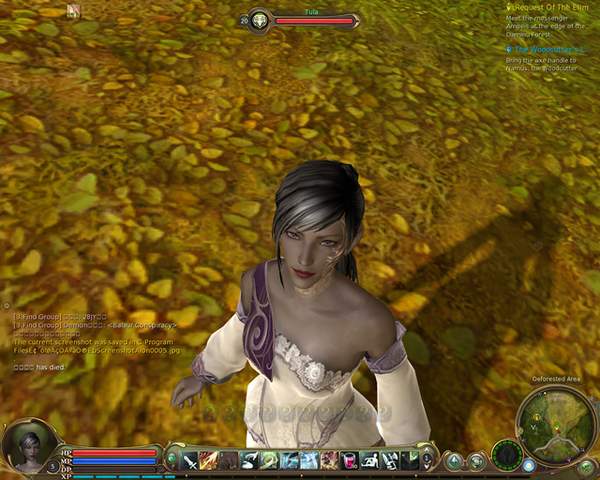This screenshot has width=600, height=480.
Task: Open the circular minimap
Action: coord(548,420)
